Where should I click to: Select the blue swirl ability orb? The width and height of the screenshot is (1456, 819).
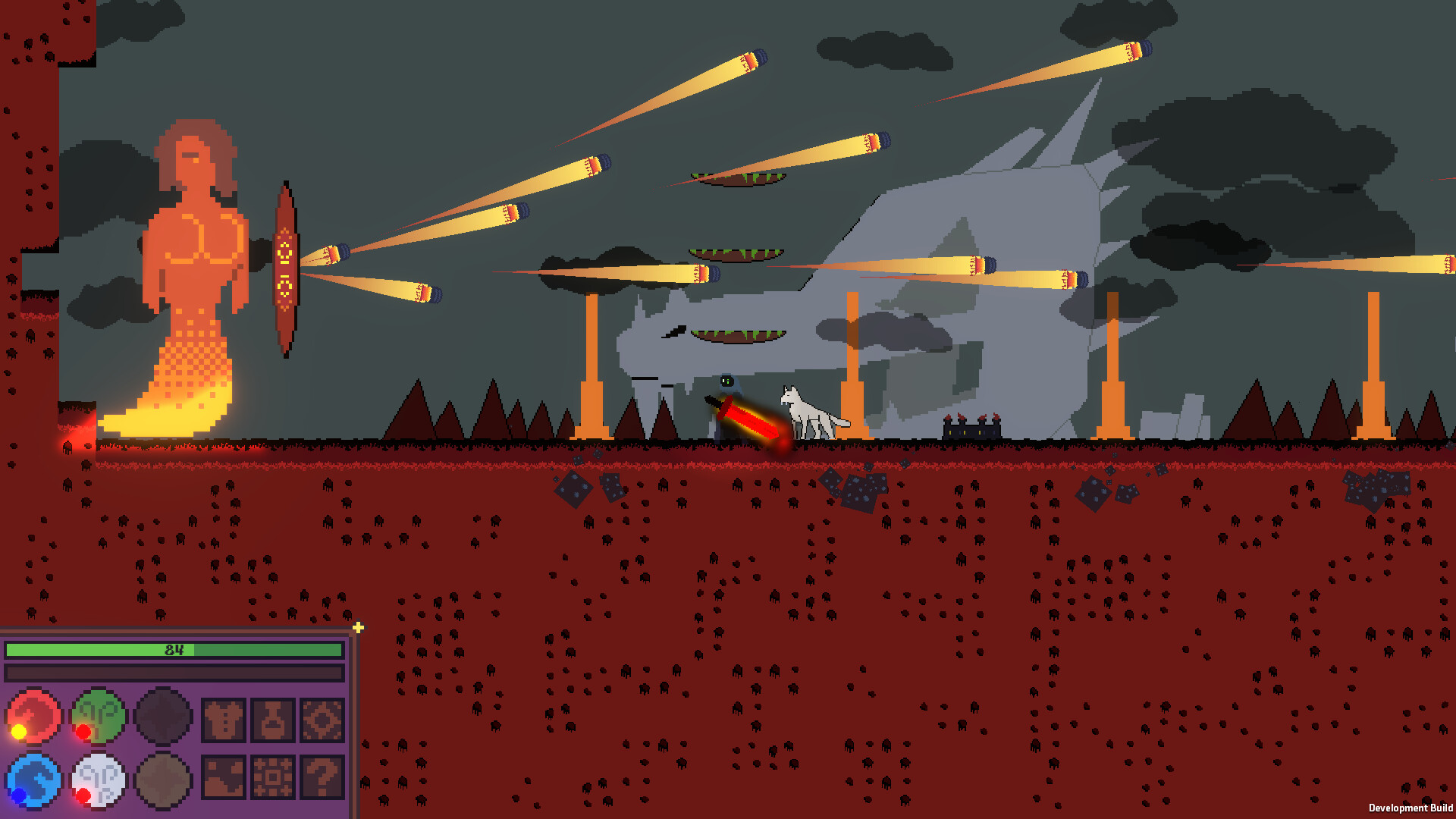34,779
